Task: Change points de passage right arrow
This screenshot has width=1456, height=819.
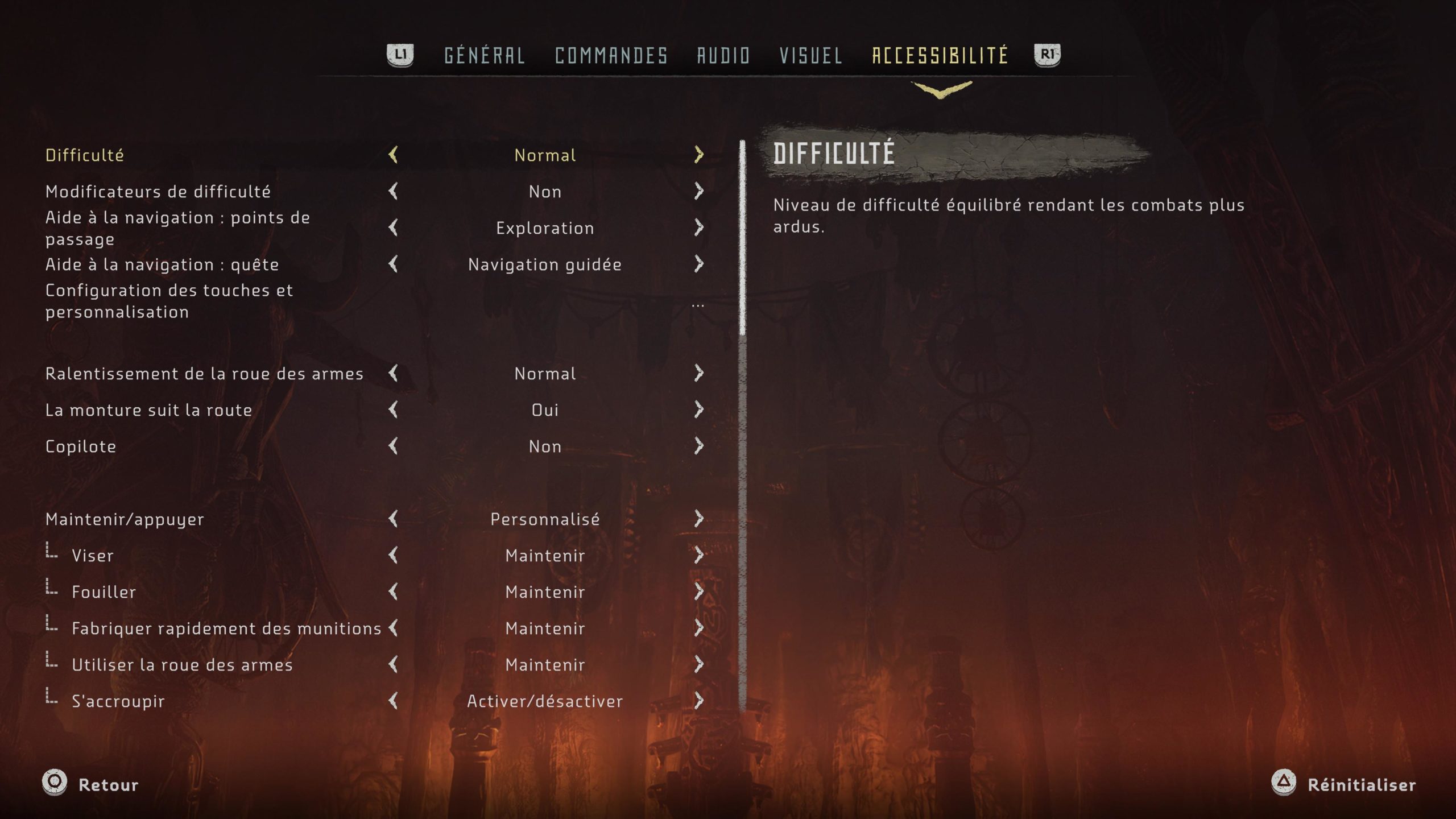Action: (x=699, y=227)
